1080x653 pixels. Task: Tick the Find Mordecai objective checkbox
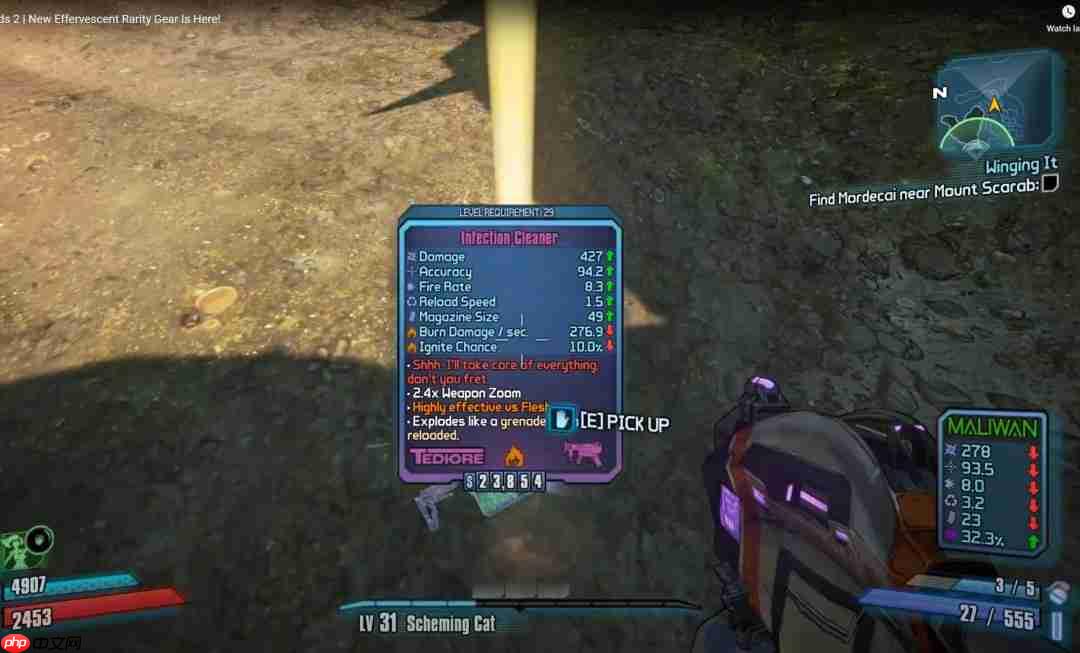(1050, 183)
